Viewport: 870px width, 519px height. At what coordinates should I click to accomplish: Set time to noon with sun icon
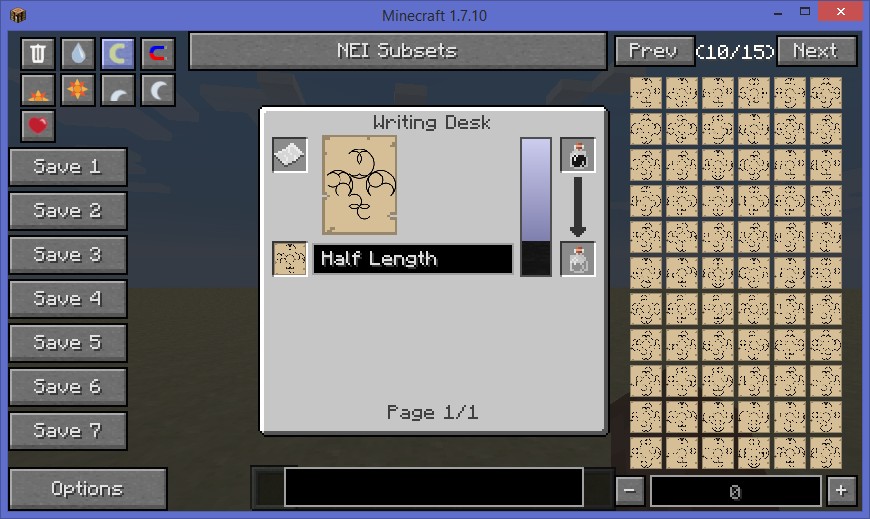[x=78, y=92]
